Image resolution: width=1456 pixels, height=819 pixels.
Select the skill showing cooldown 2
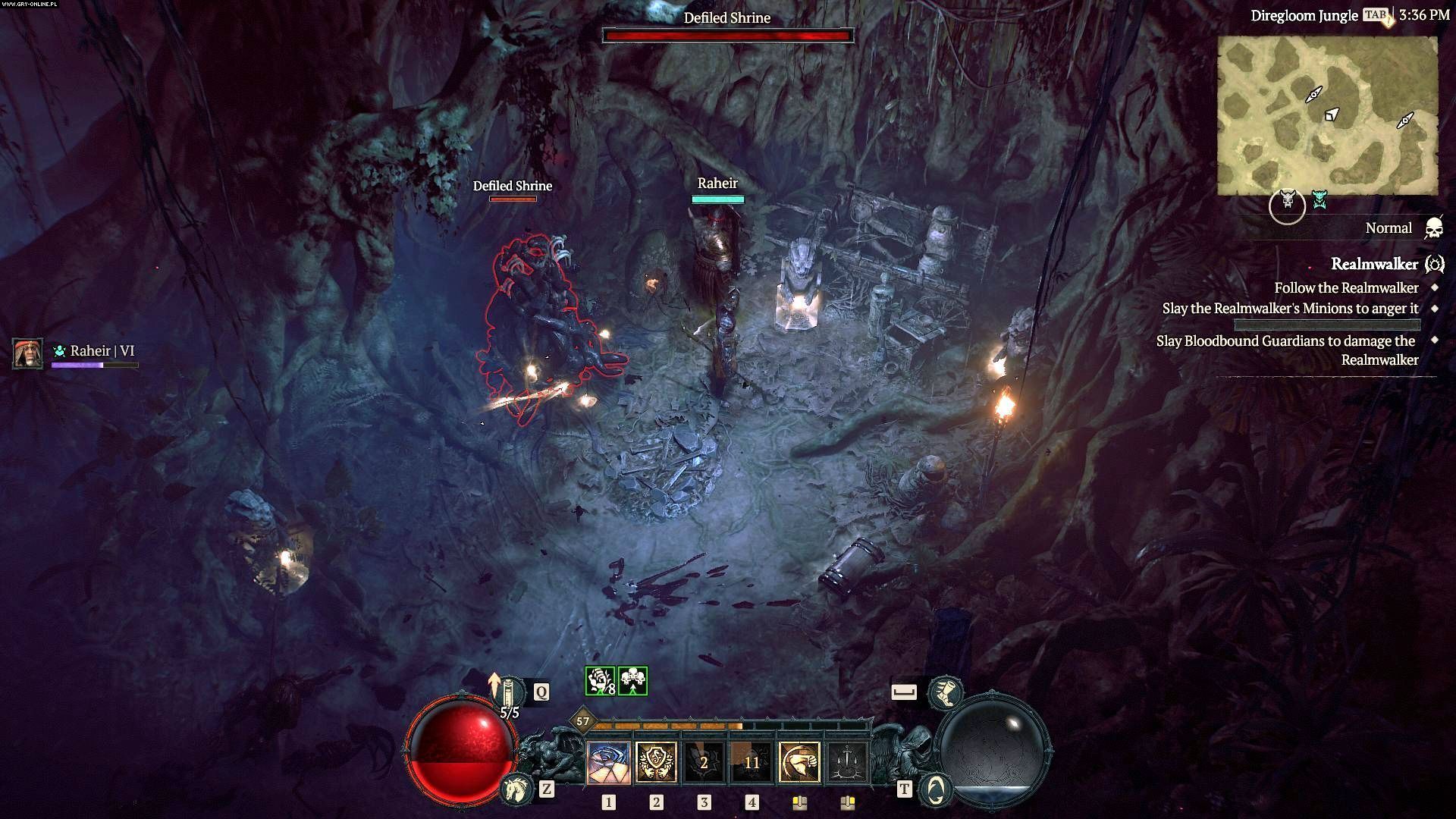tap(704, 761)
